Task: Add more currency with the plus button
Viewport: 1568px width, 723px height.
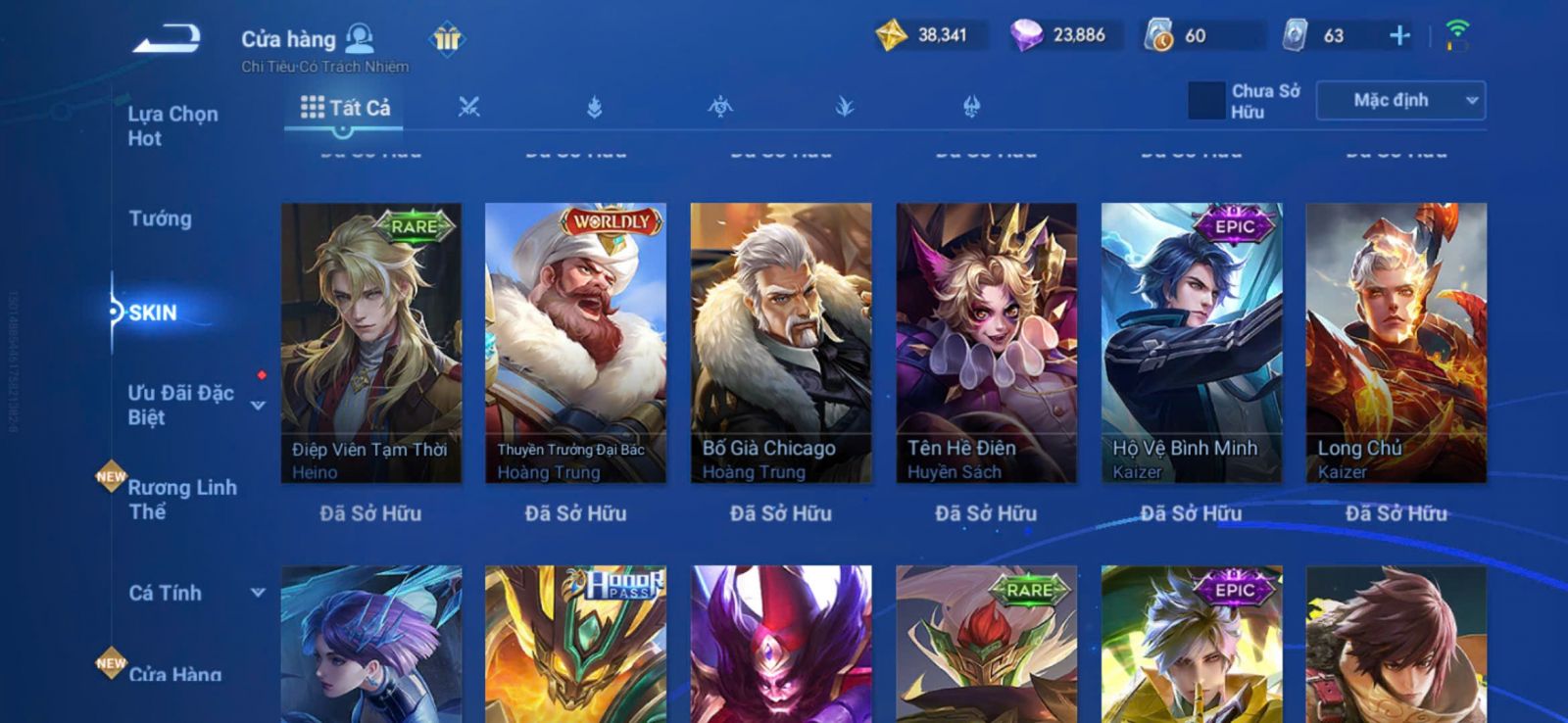Action: tap(1399, 36)
